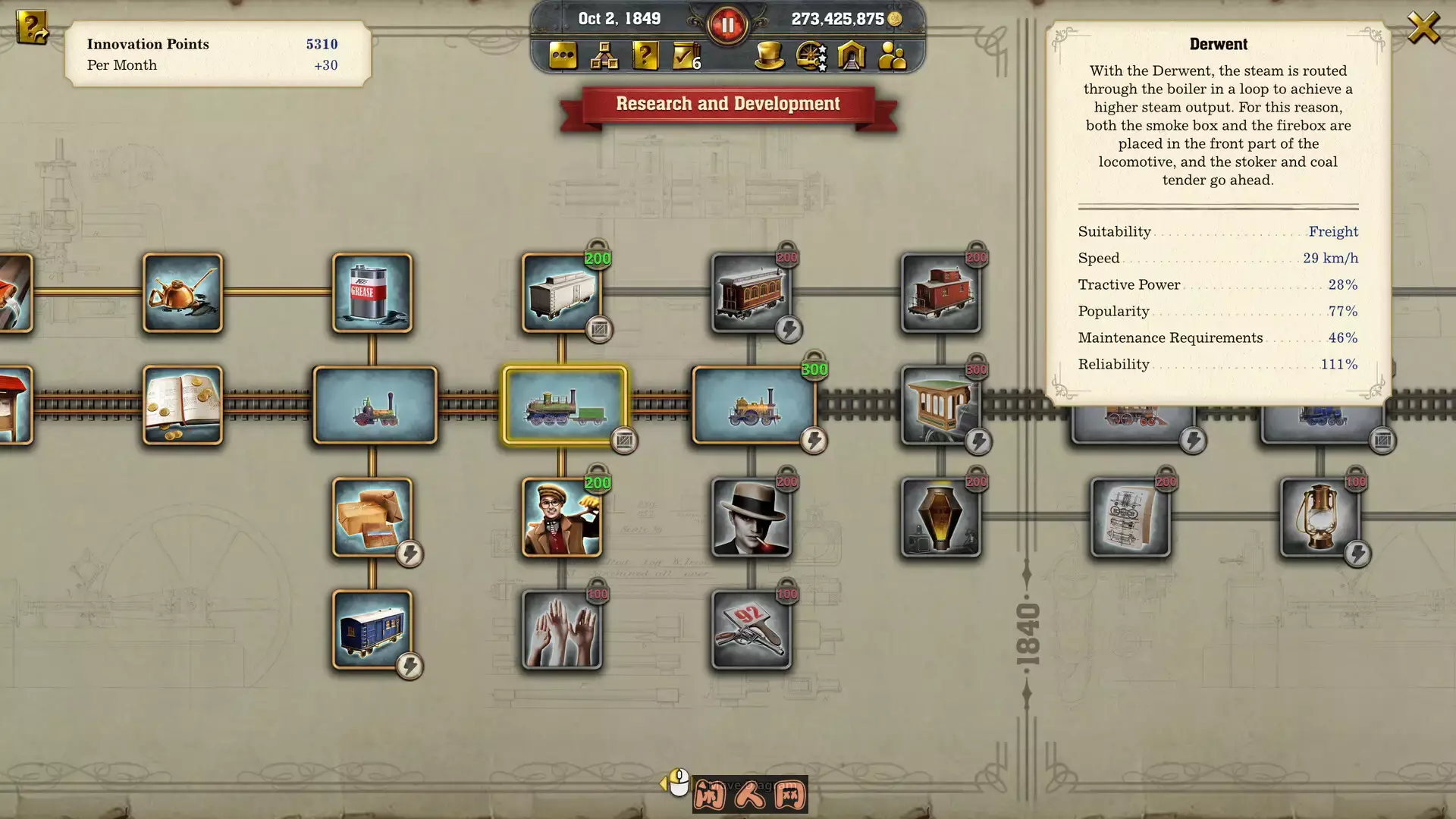Screen dimensions: 1456x819
Task: Open the tasks checklist toolbar icon
Action: (x=686, y=55)
